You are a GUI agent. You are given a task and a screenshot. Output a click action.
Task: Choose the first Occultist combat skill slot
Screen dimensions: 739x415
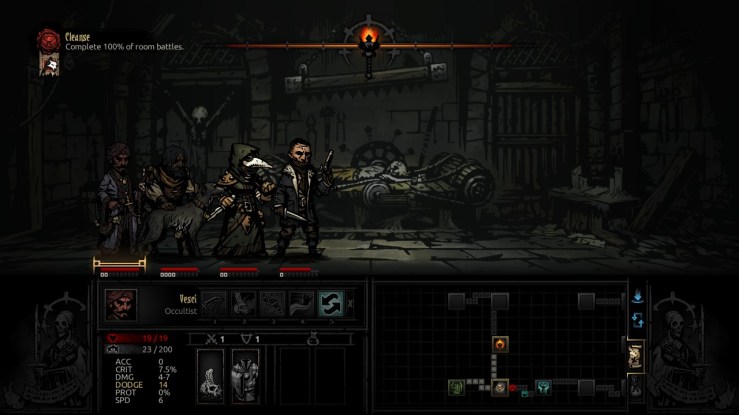point(216,303)
